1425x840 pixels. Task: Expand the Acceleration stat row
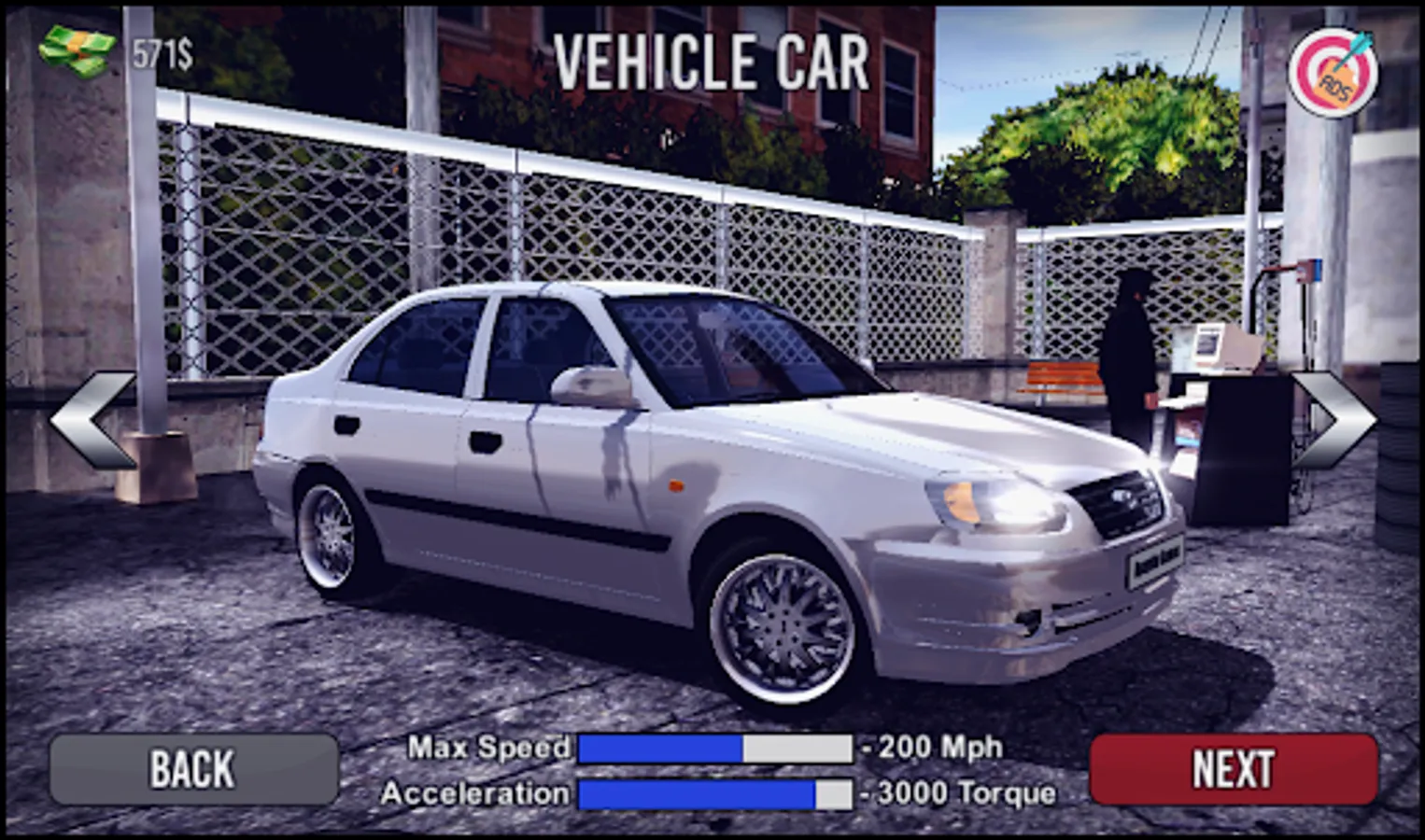[476, 794]
